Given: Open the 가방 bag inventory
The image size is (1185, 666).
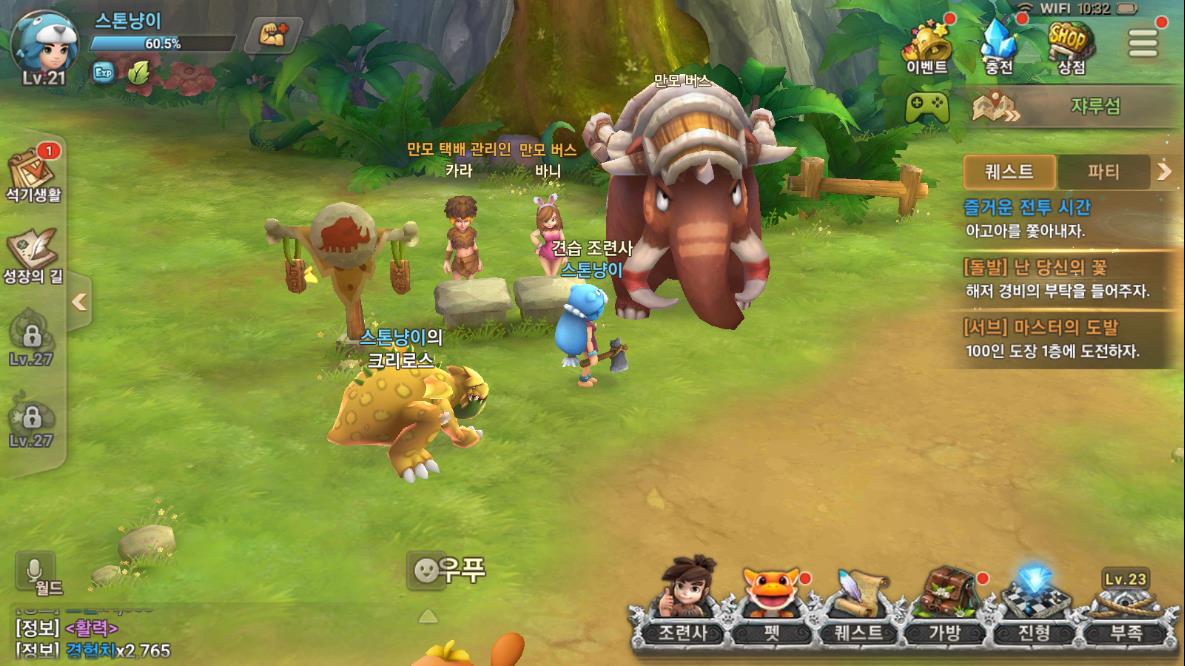Looking at the screenshot, I should [x=943, y=607].
